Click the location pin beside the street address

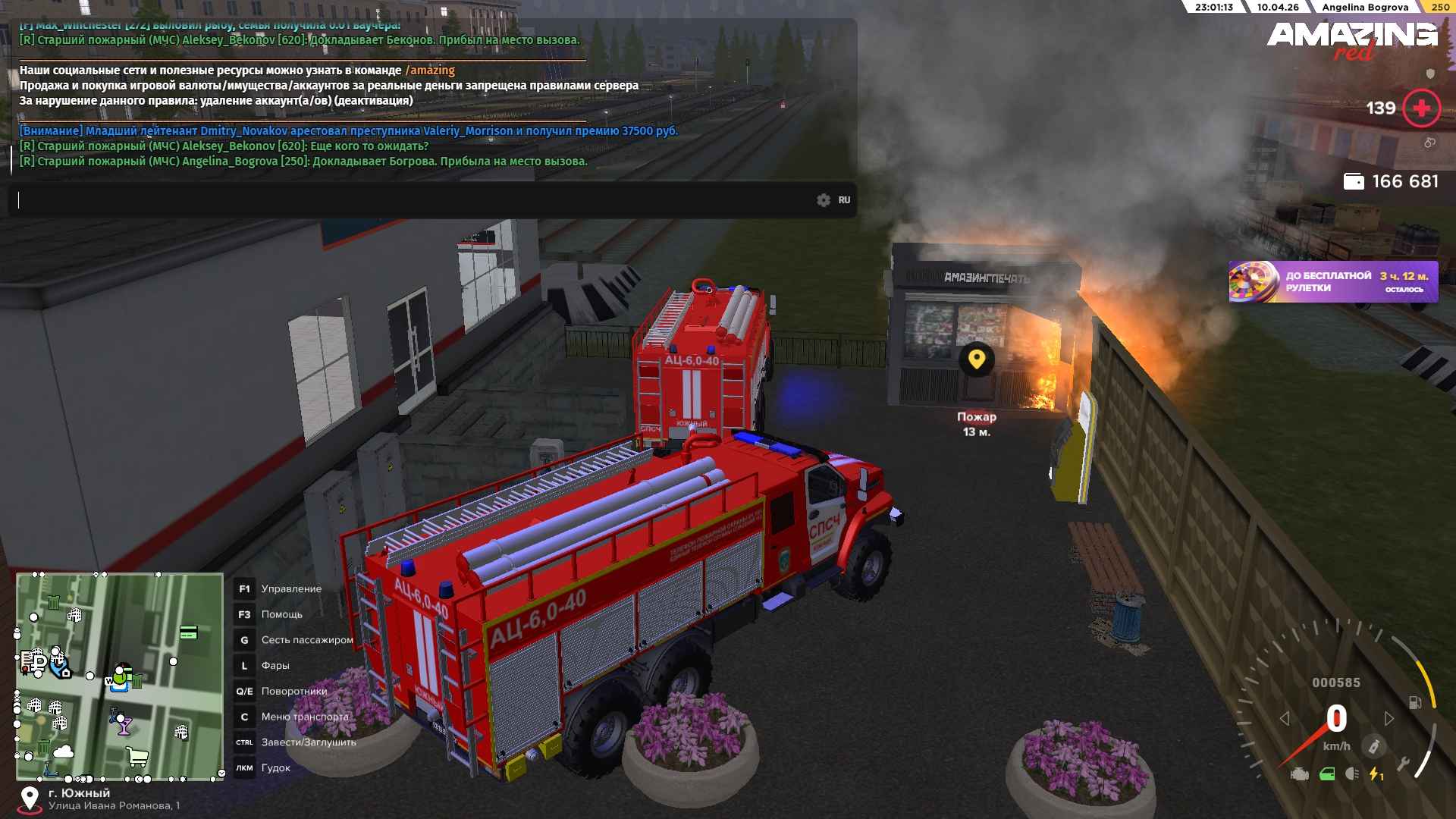pyautogui.click(x=30, y=799)
